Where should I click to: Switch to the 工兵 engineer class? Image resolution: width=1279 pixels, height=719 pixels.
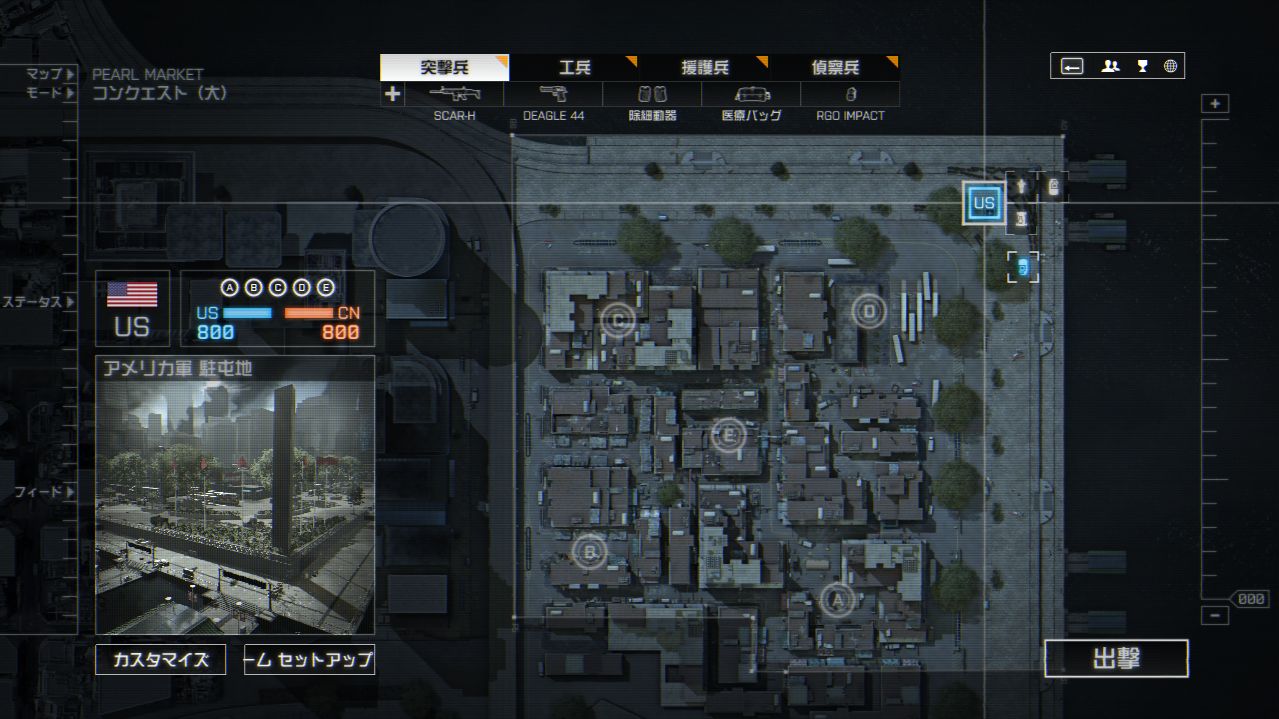point(574,68)
